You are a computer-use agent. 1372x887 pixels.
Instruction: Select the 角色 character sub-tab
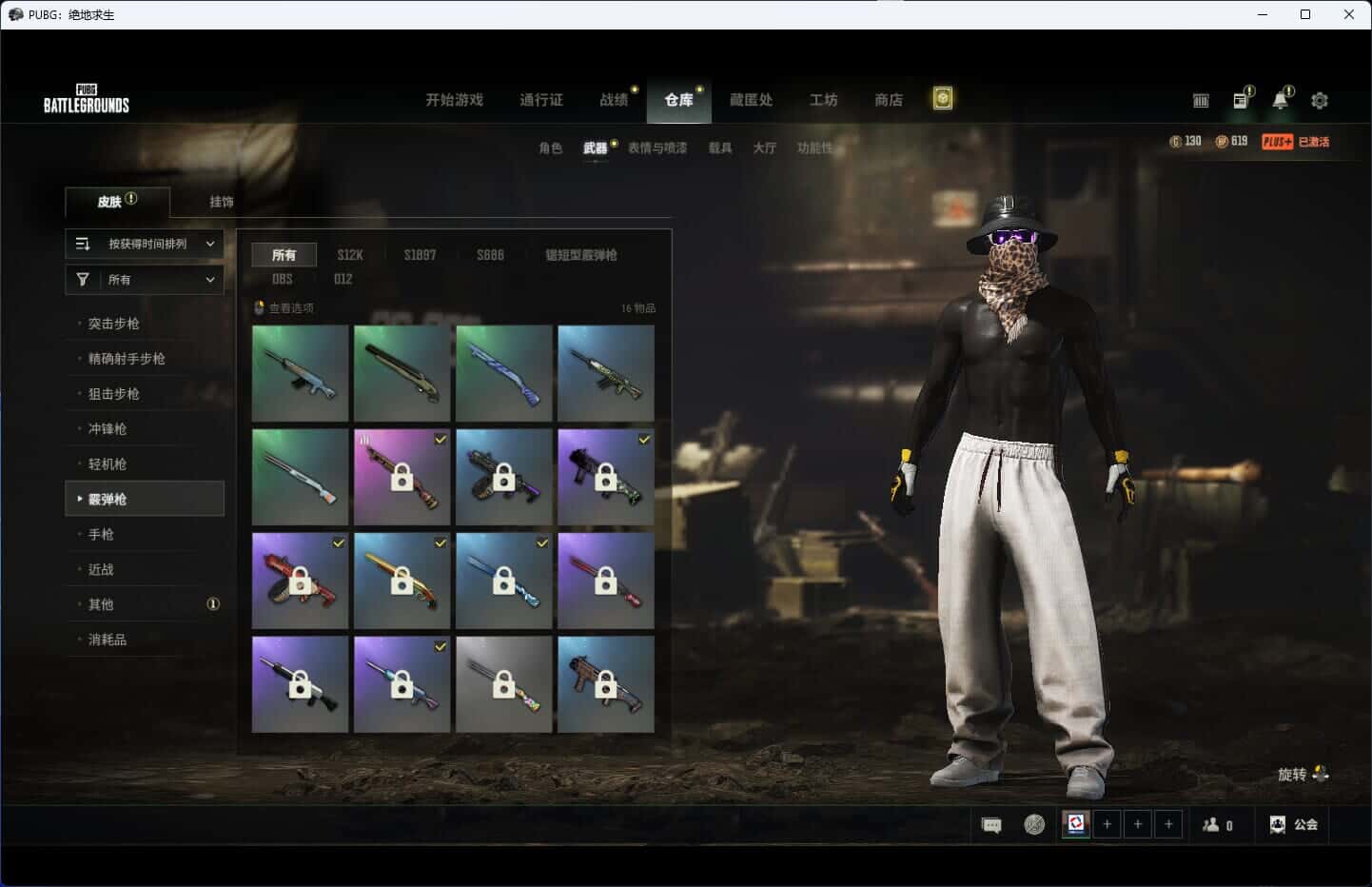point(550,148)
